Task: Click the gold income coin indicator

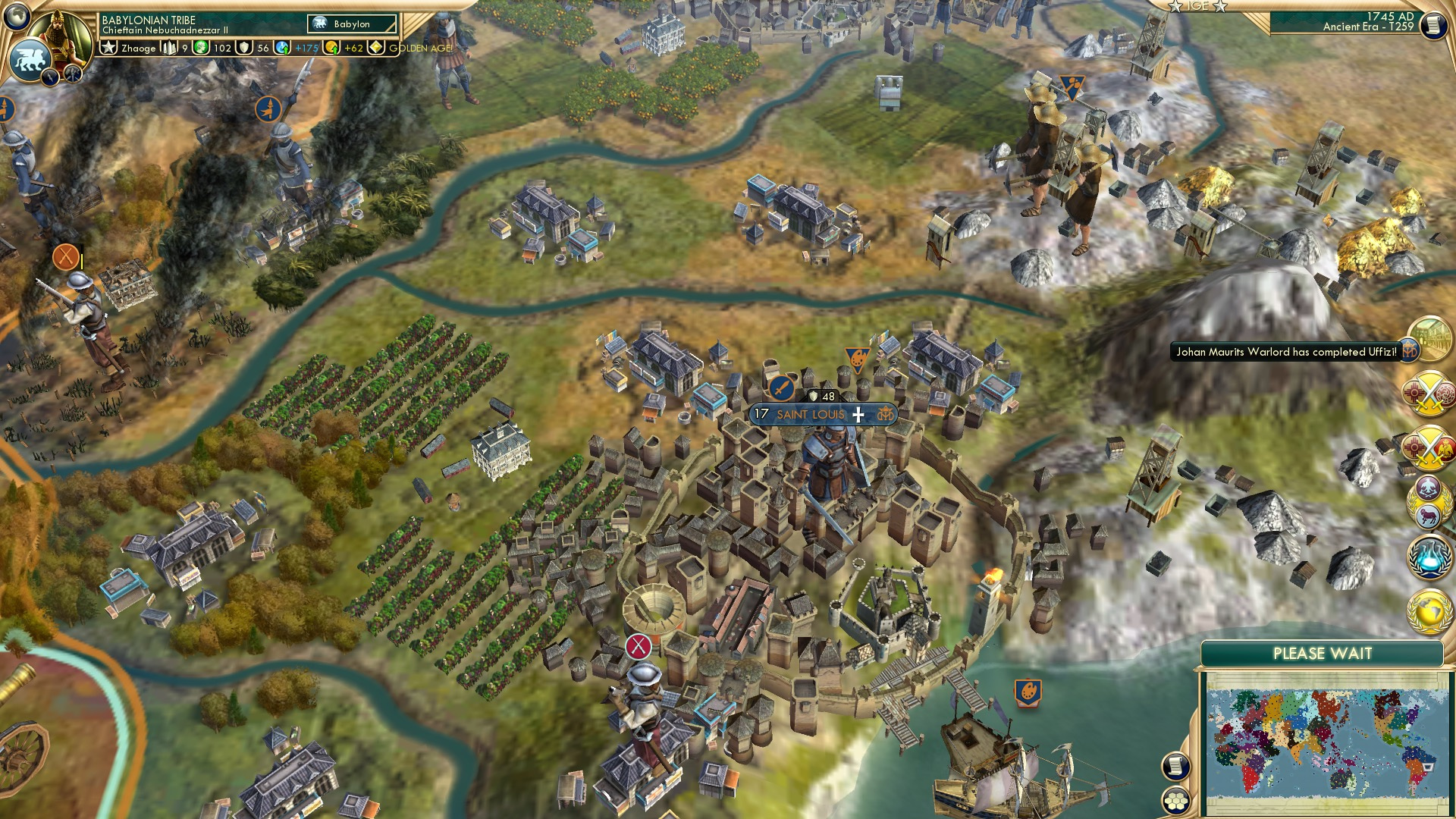Action: (x=331, y=48)
